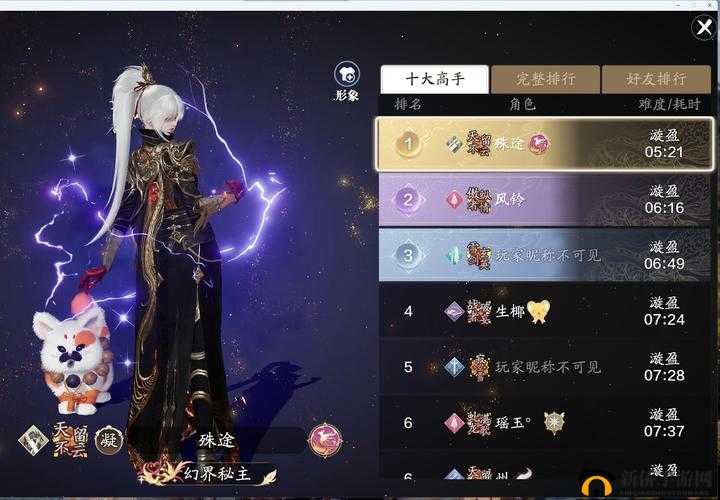Select rank 2 player 风铃 row

544,199
